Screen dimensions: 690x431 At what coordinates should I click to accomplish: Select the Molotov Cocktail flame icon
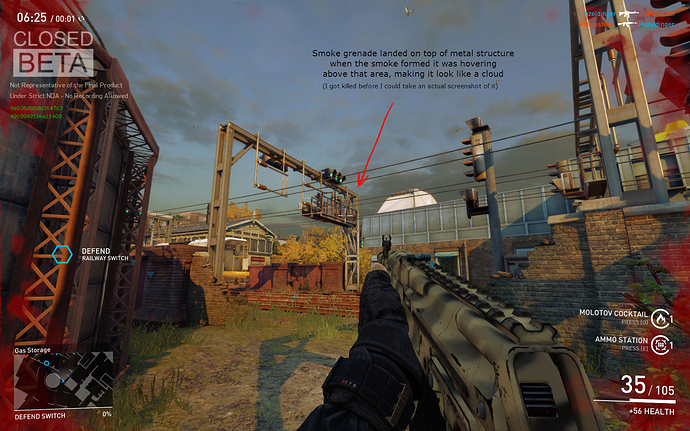(x=663, y=318)
